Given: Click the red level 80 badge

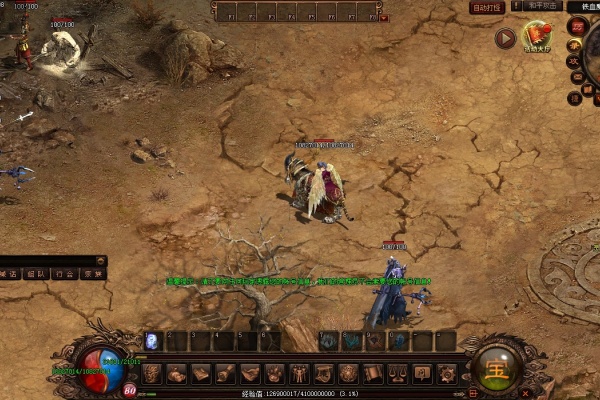Looking at the screenshot, I should (130, 390).
